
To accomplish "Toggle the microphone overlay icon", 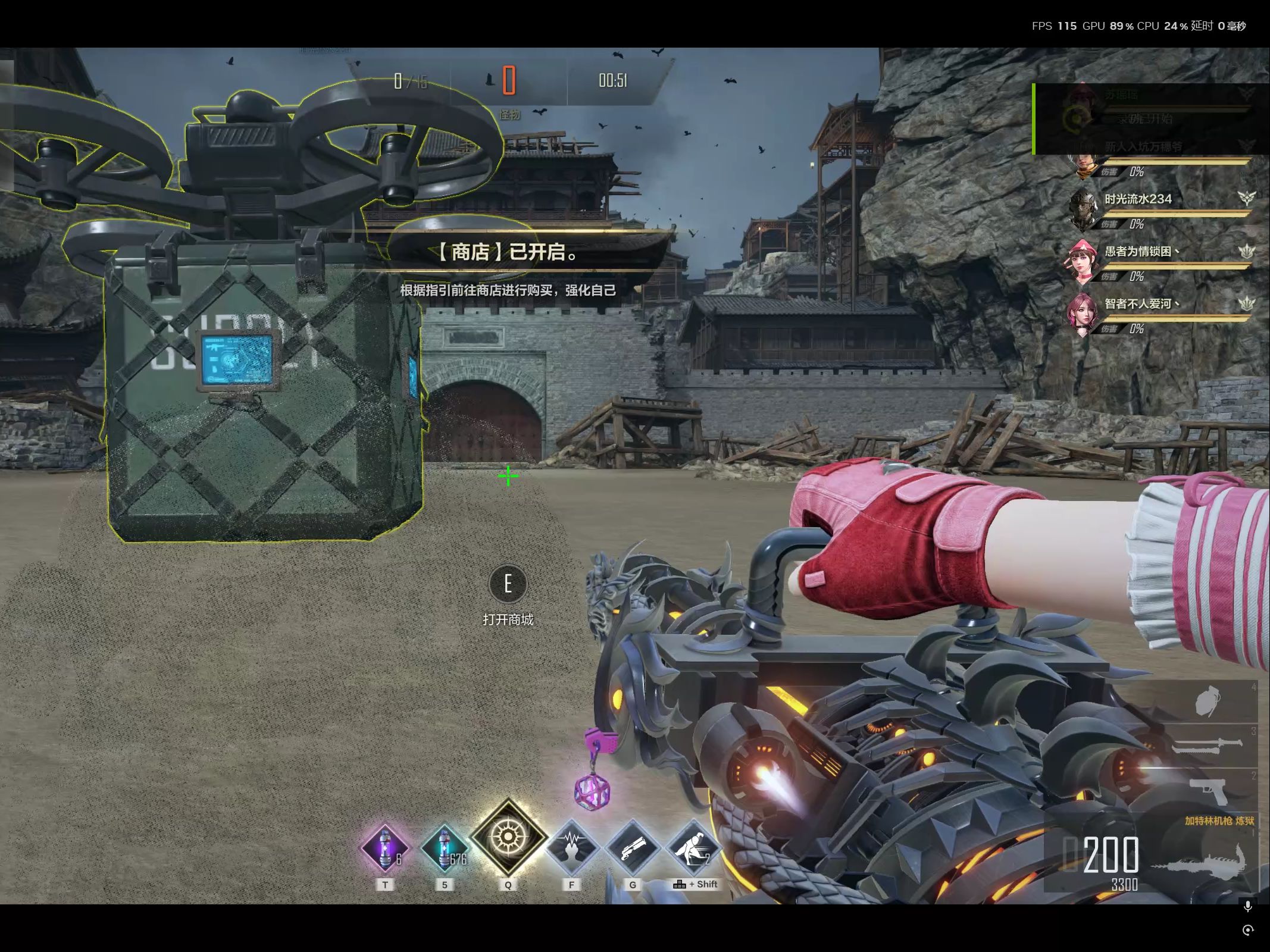I will [x=1248, y=907].
